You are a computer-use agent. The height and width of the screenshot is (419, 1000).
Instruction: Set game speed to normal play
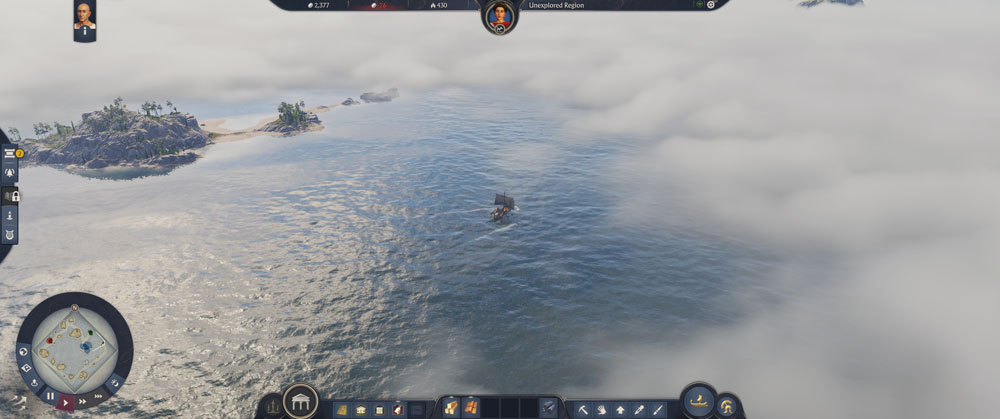67,402
